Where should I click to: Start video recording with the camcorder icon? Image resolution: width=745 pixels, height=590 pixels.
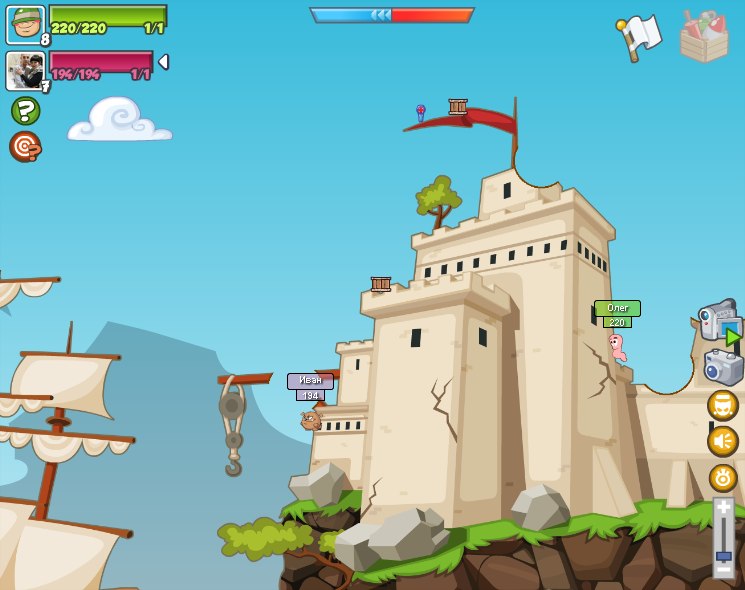(x=719, y=320)
